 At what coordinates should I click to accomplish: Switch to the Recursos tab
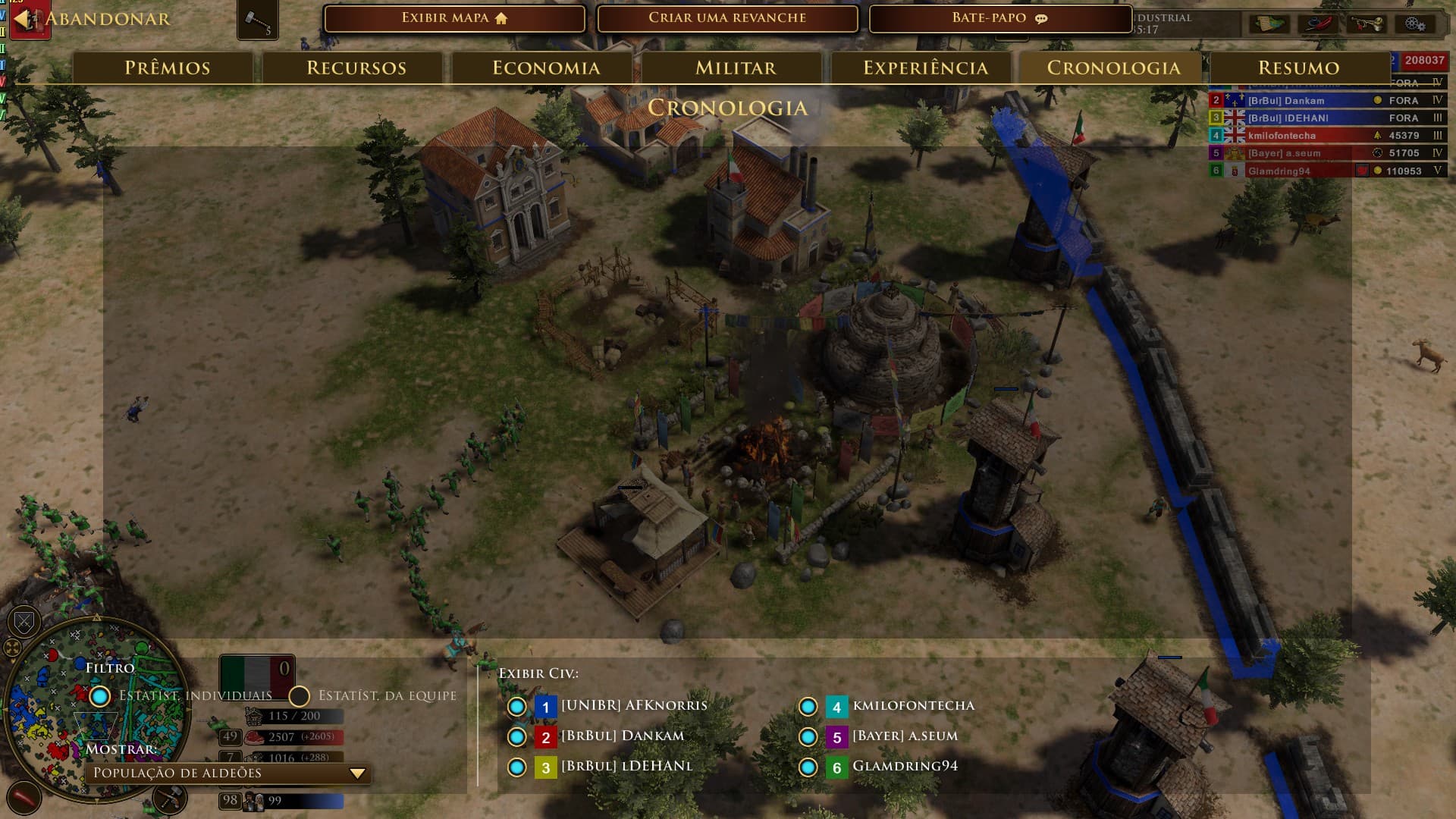[x=356, y=68]
